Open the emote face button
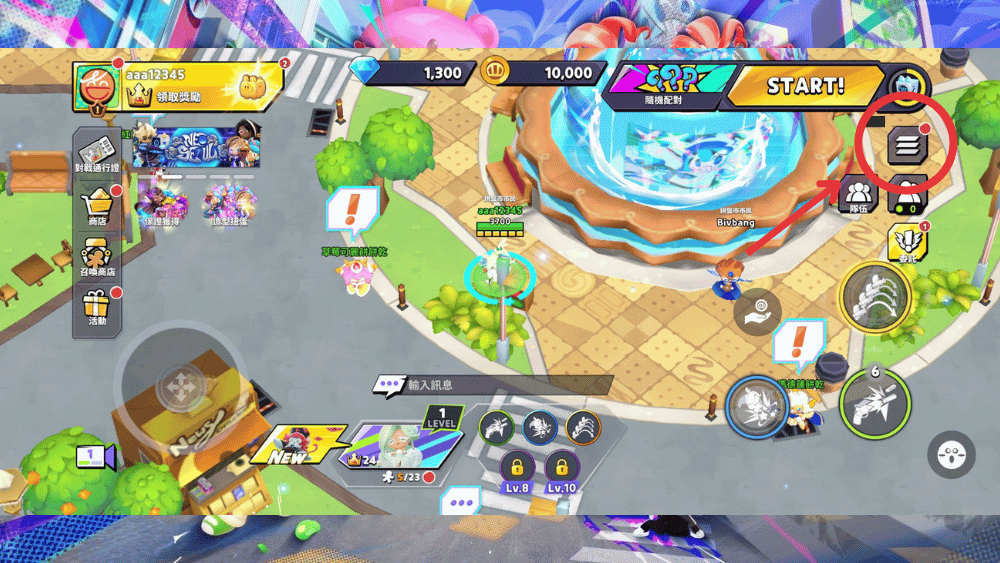Screen dimensions: 1000x563 [950, 455]
